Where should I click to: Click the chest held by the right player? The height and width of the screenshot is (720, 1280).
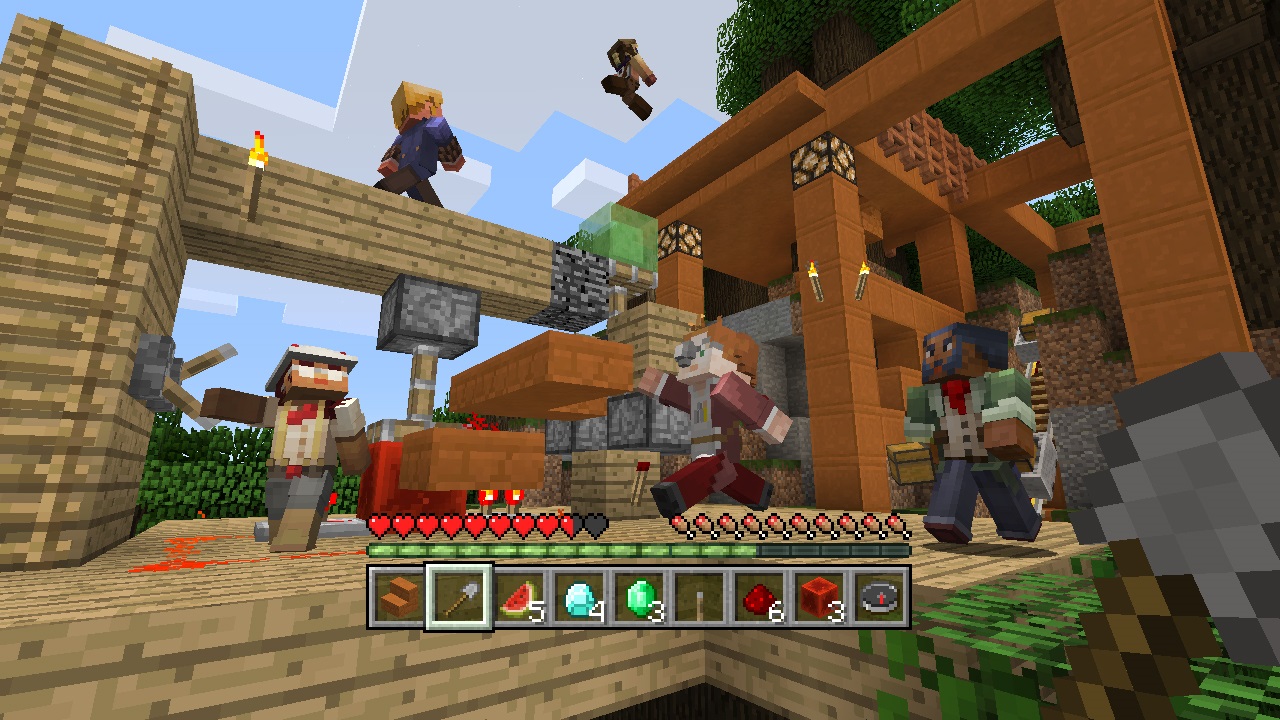[912, 463]
